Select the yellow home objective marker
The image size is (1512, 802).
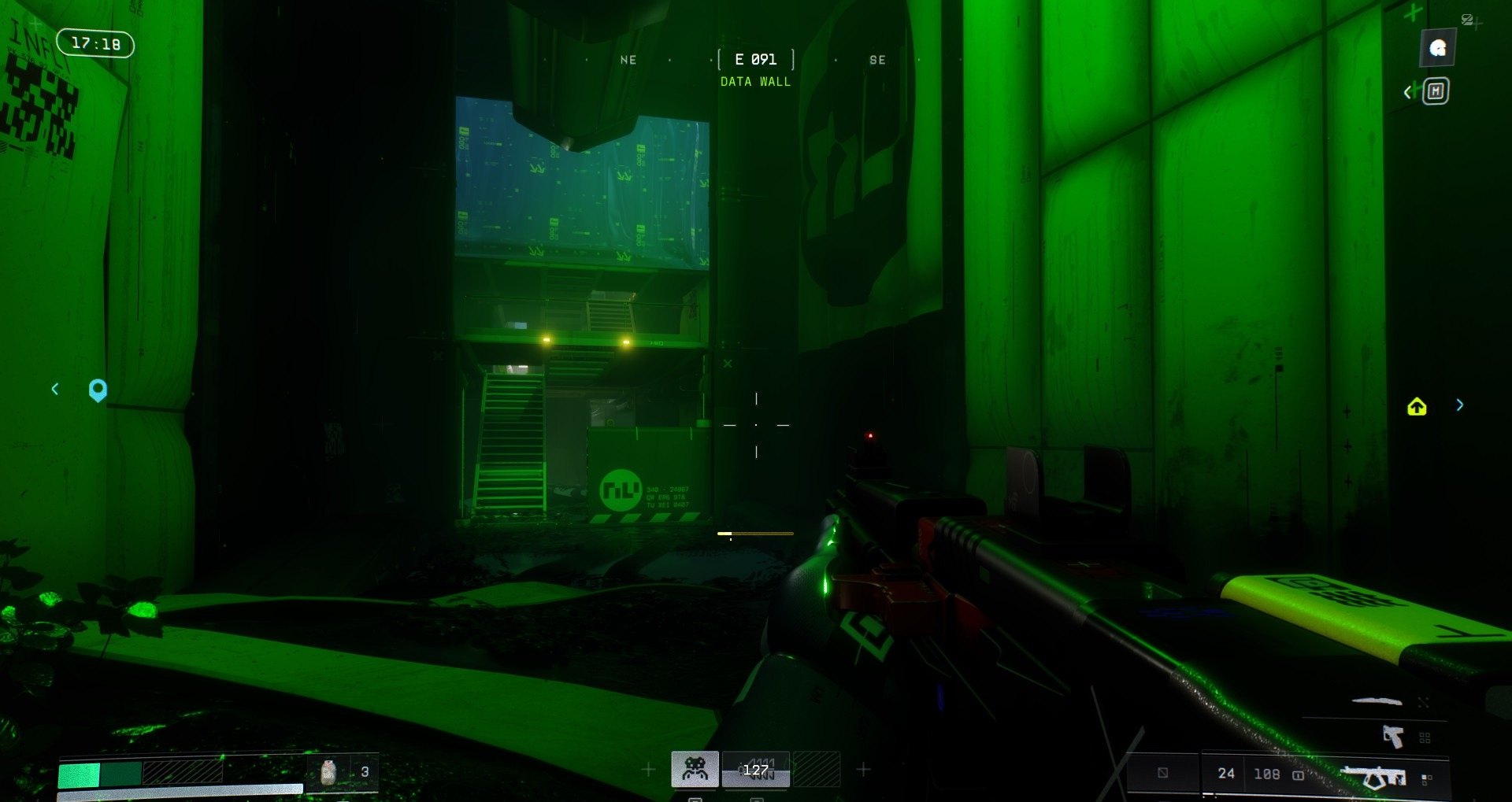click(1417, 406)
